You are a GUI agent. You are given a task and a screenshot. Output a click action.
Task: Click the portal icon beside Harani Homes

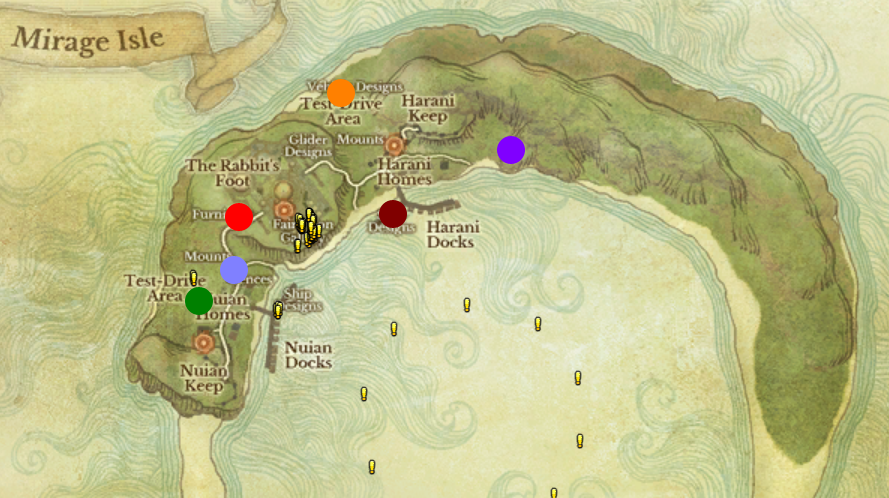click(394, 146)
